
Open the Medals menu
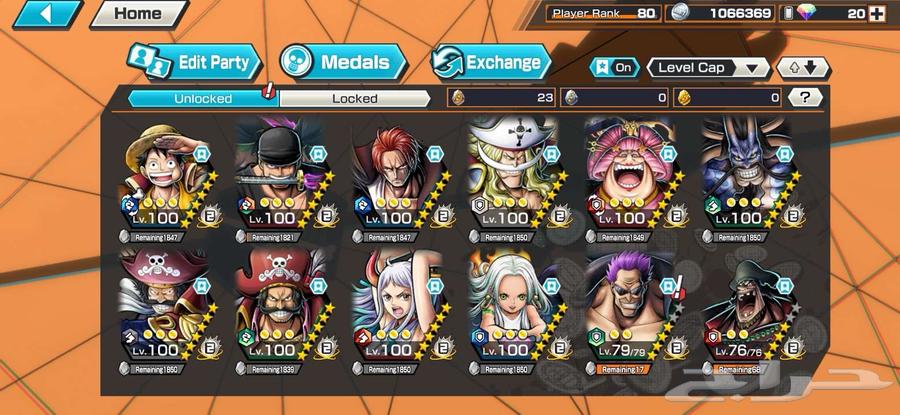[344, 62]
